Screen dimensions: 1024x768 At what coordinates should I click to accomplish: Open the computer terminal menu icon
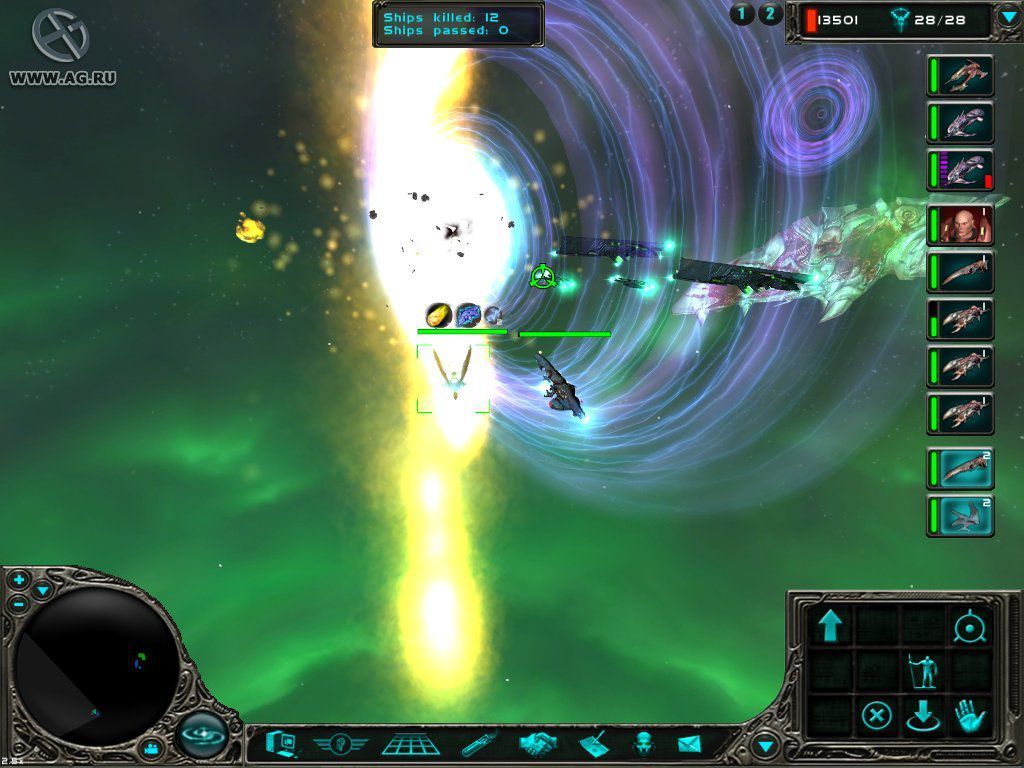280,744
